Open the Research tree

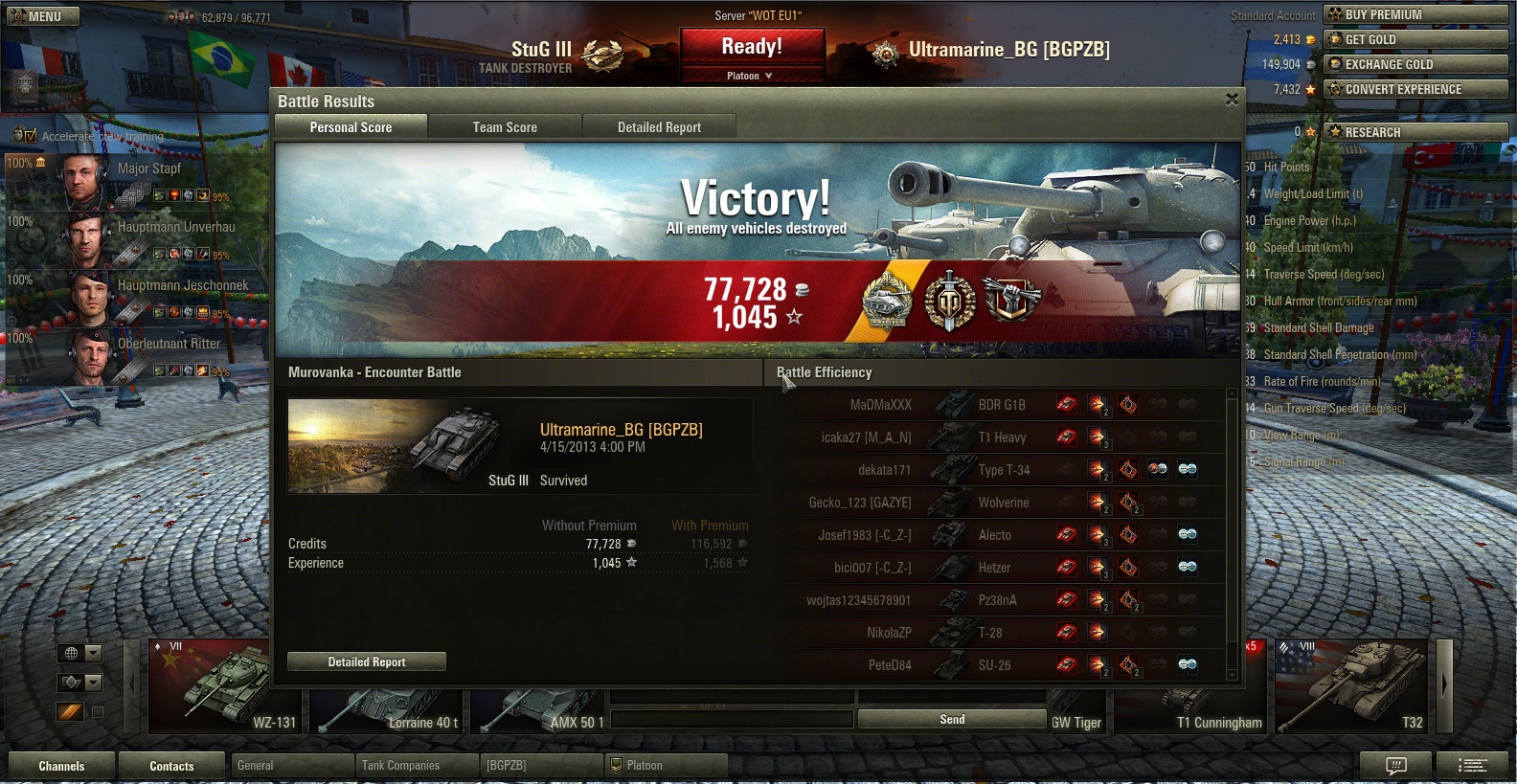tap(1415, 132)
